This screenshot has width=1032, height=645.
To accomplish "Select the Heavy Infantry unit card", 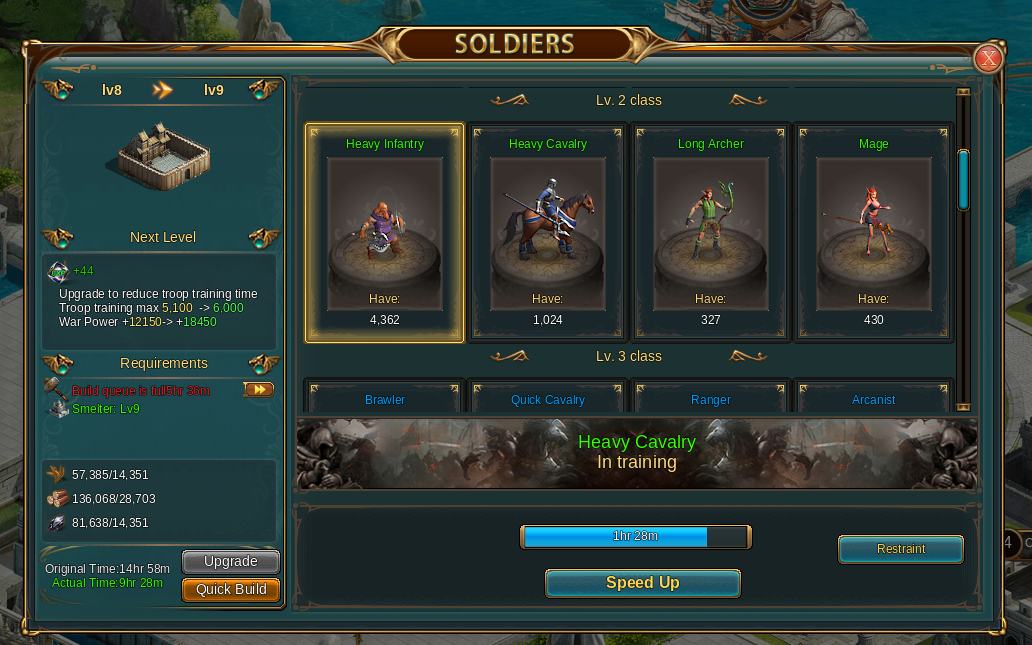I will tap(385, 232).
